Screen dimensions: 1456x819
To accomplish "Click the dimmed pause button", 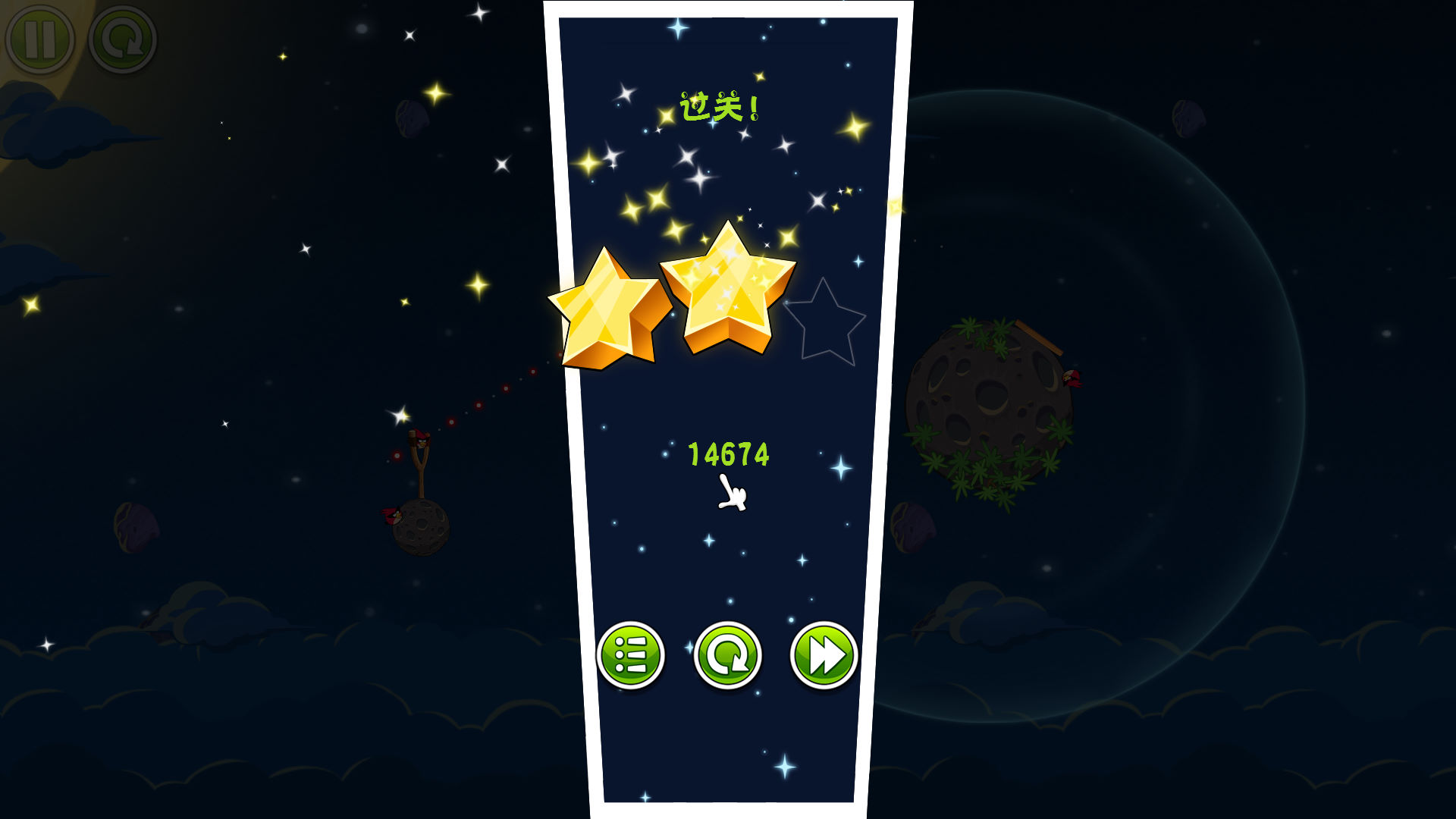I will pyautogui.click(x=40, y=39).
